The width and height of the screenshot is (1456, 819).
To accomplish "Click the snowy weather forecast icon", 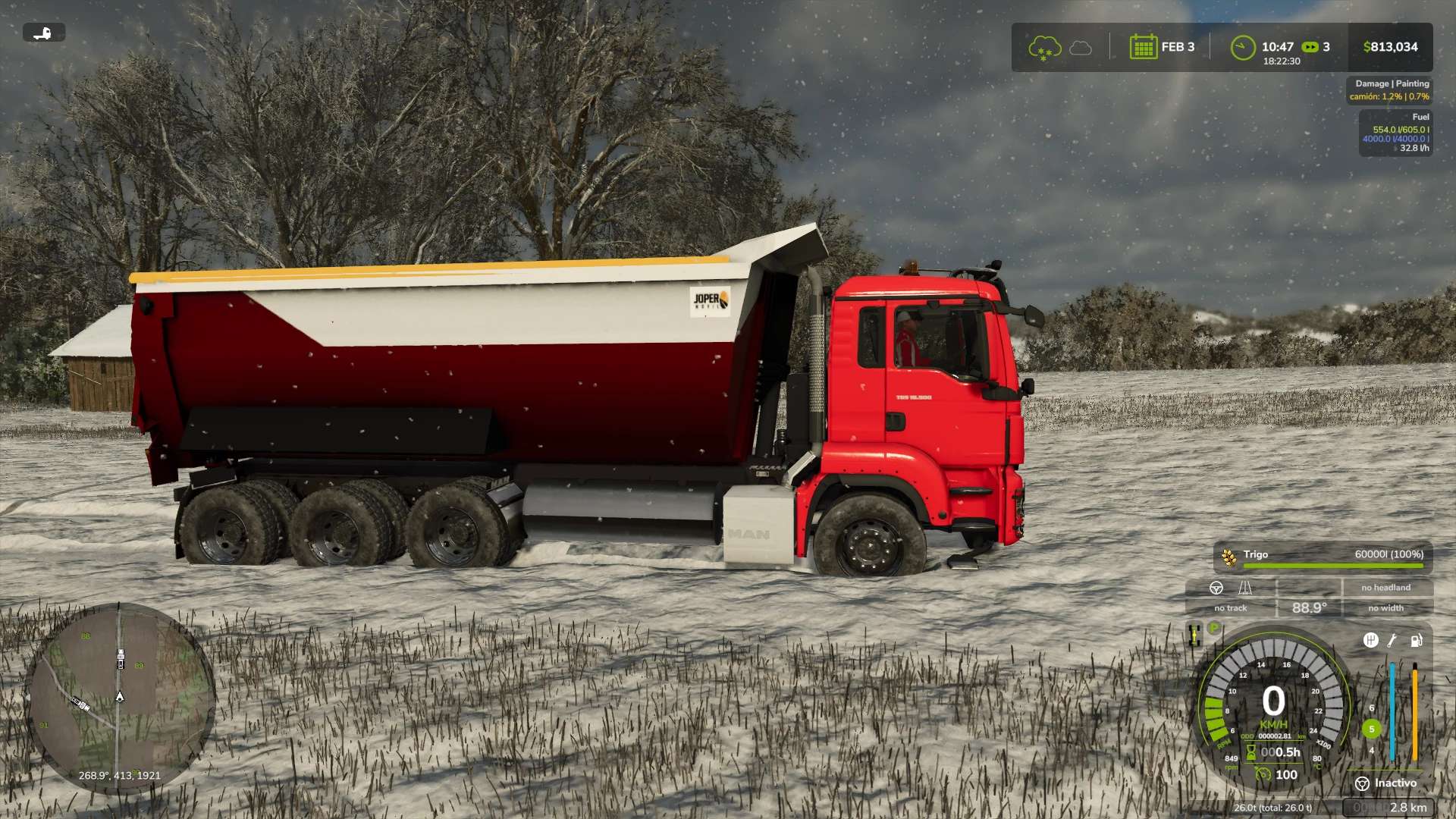I will tap(1044, 48).
